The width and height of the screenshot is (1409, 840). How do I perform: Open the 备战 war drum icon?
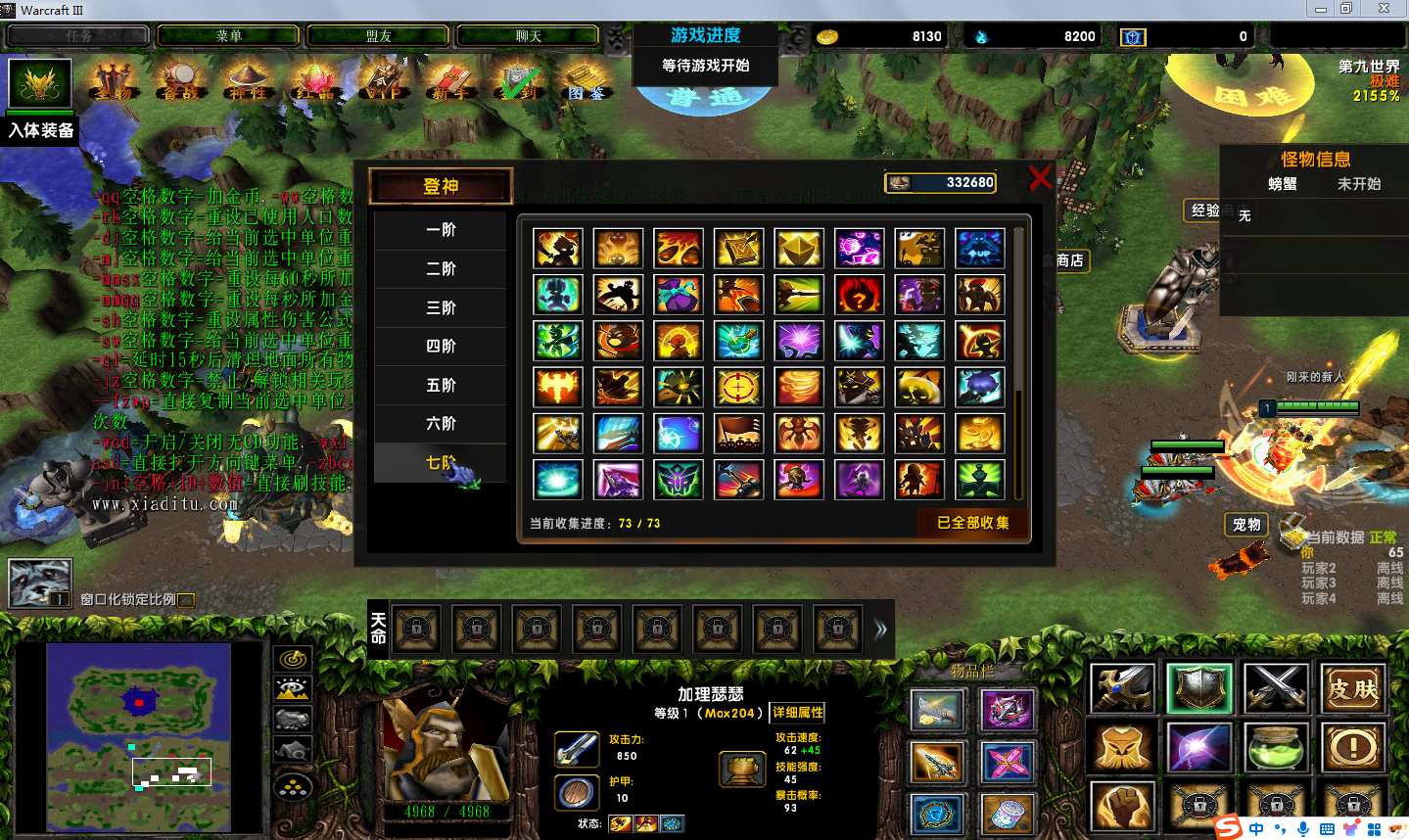pyautogui.click(x=180, y=81)
